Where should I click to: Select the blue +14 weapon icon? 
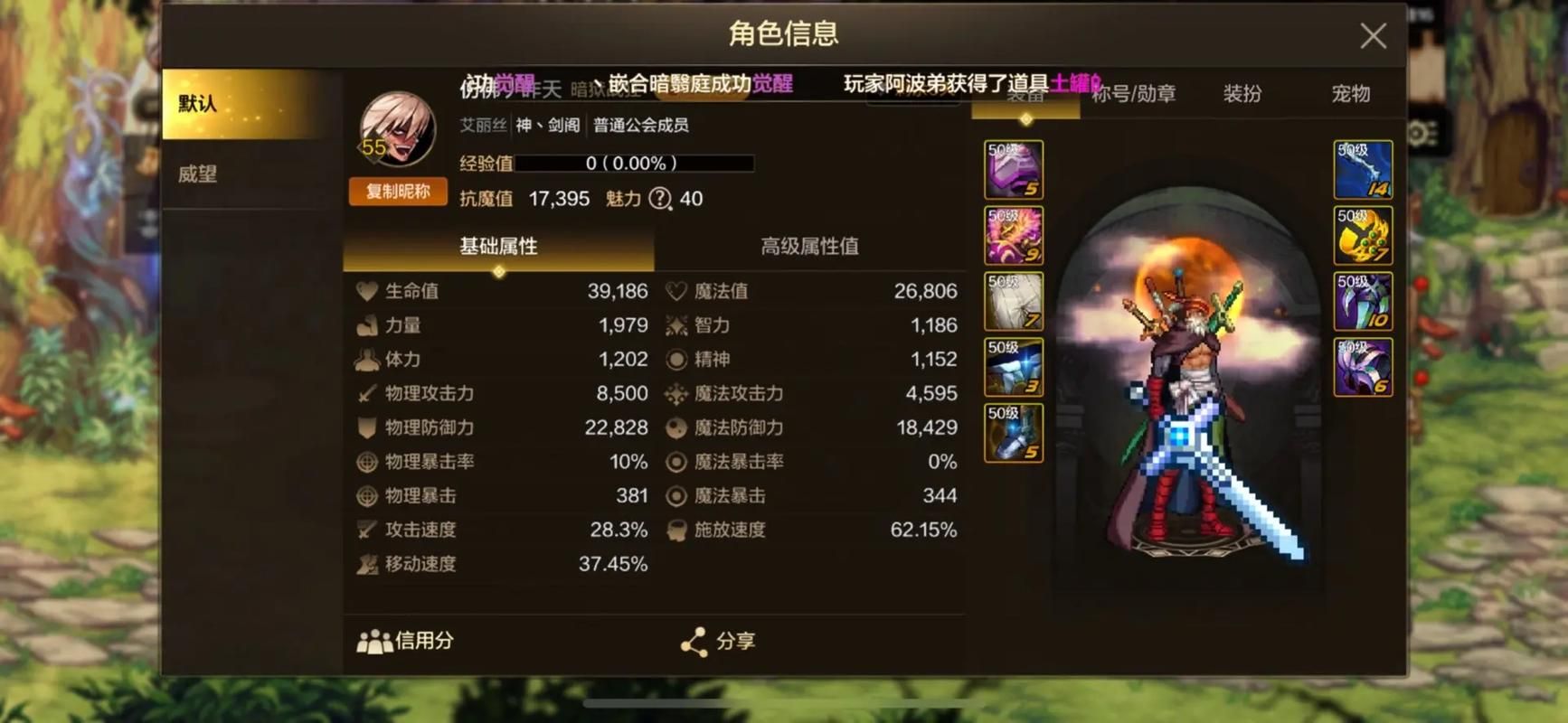coord(1363,168)
